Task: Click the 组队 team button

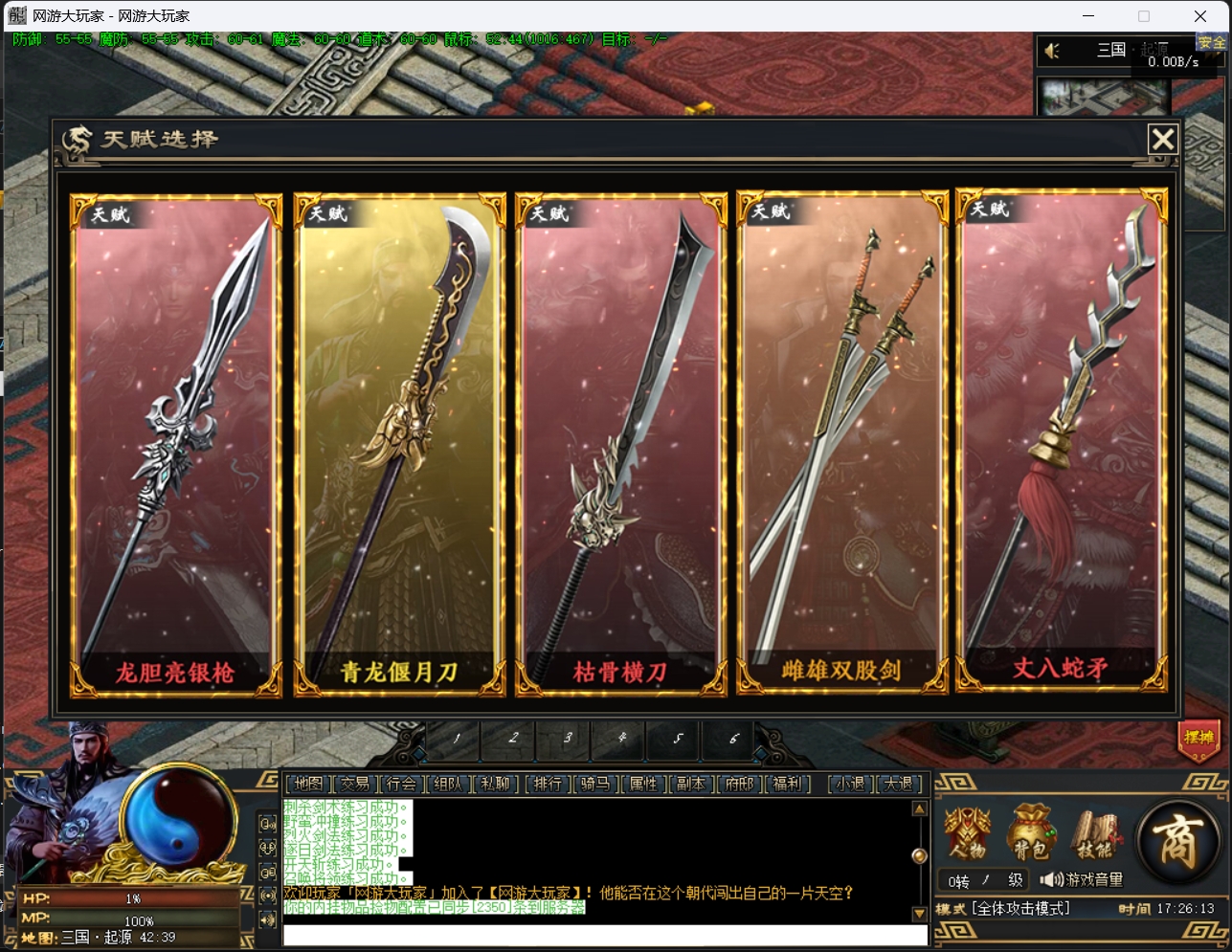Action: (448, 784)
